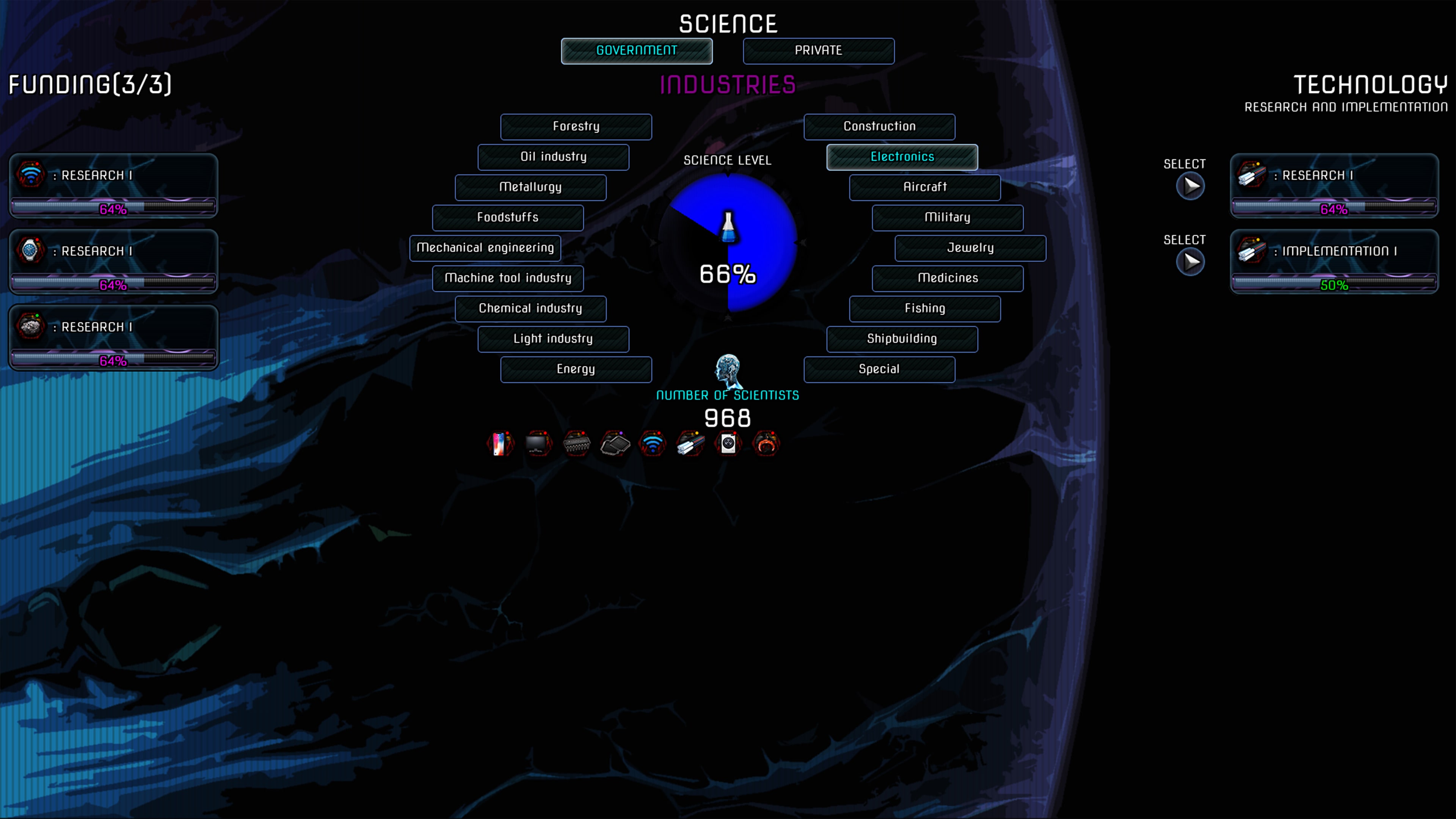Viewport: 1456px width, 819px height.
Task: Expand the Special industry category
Action: point(879,369)
